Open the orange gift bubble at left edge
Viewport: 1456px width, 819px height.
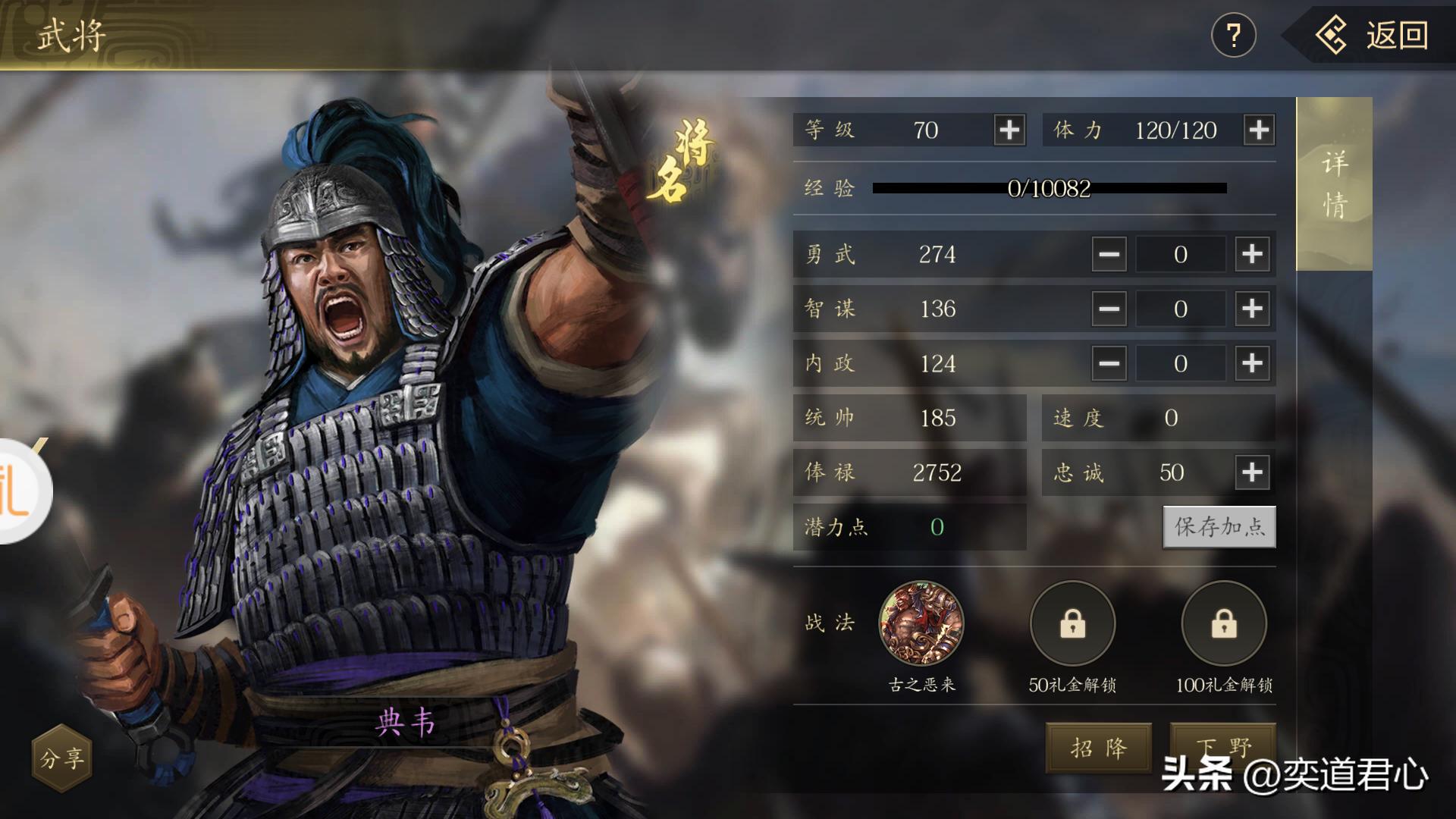pyautogui.click(x=21, y=491)
